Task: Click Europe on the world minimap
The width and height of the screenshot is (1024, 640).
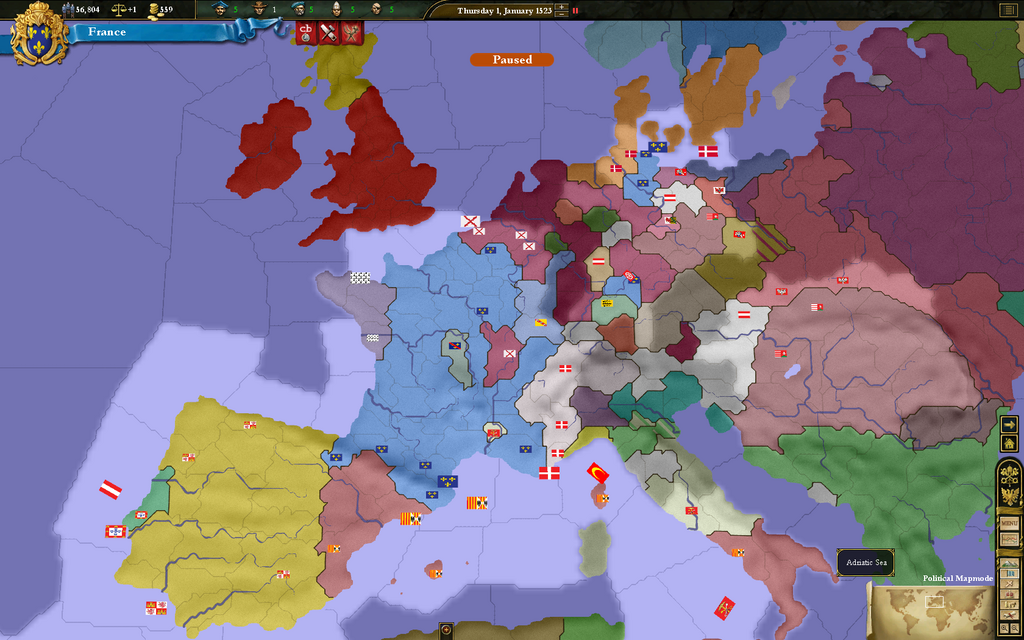Action: 935,602
